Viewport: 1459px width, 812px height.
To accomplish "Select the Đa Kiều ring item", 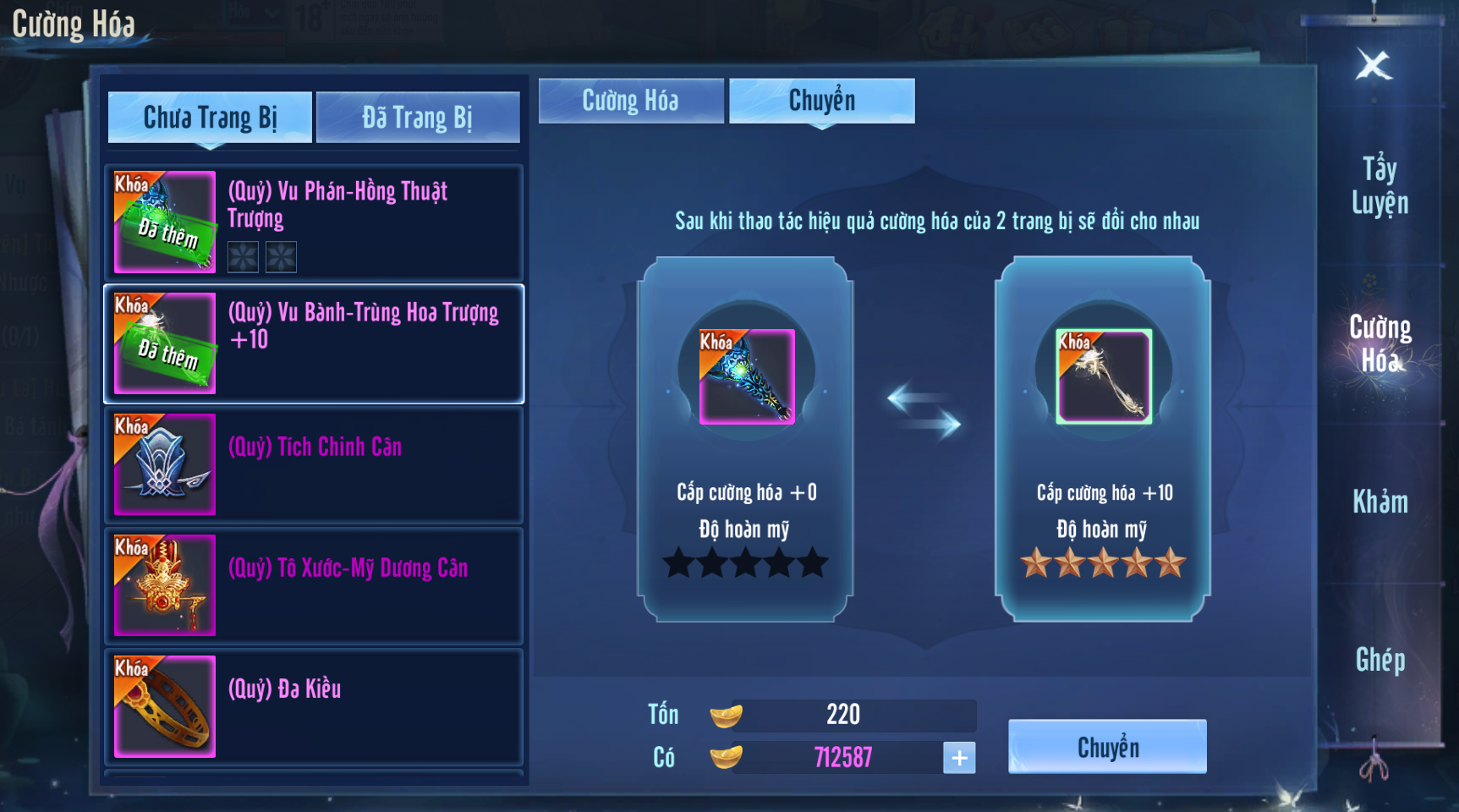I will [314, 706].
